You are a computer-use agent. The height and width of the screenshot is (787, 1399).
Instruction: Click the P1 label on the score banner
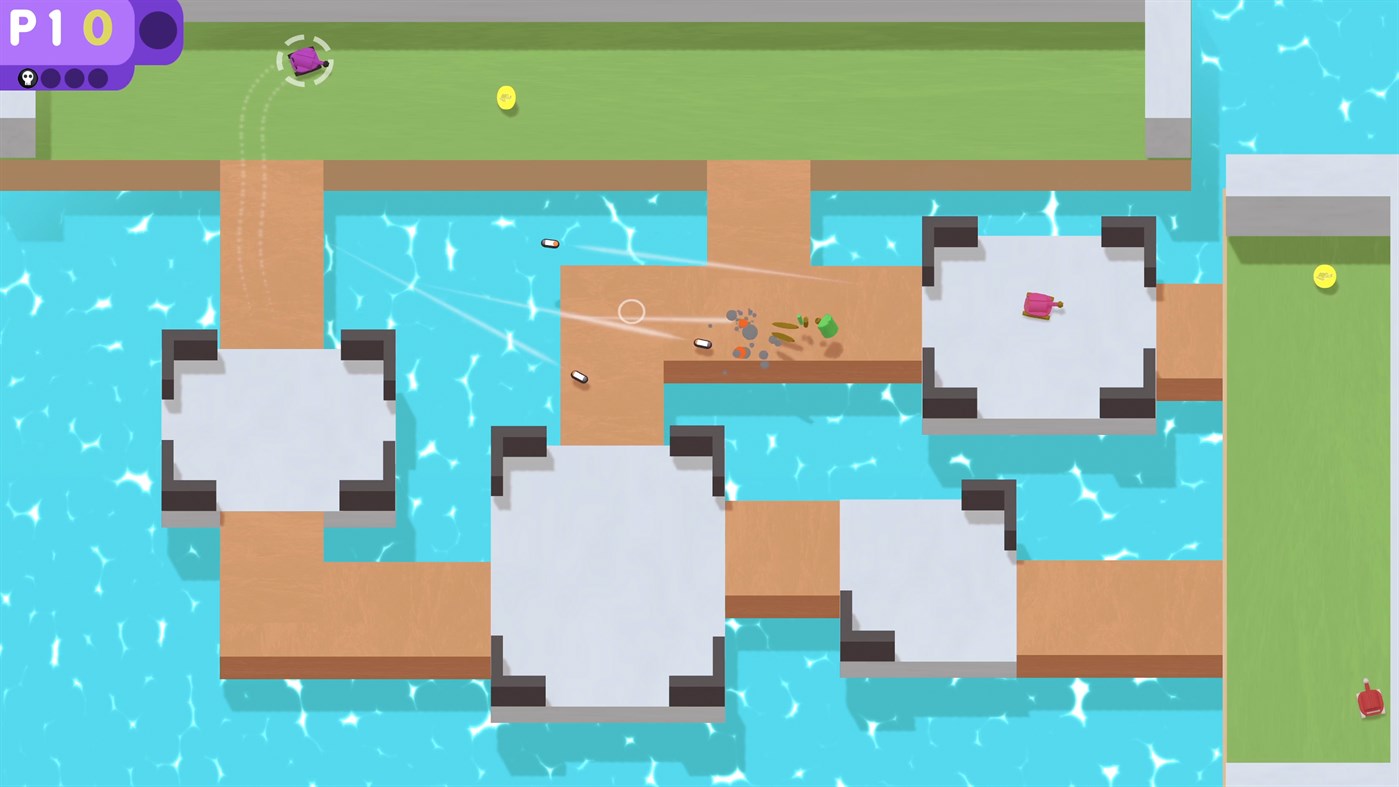coord(35,28)
